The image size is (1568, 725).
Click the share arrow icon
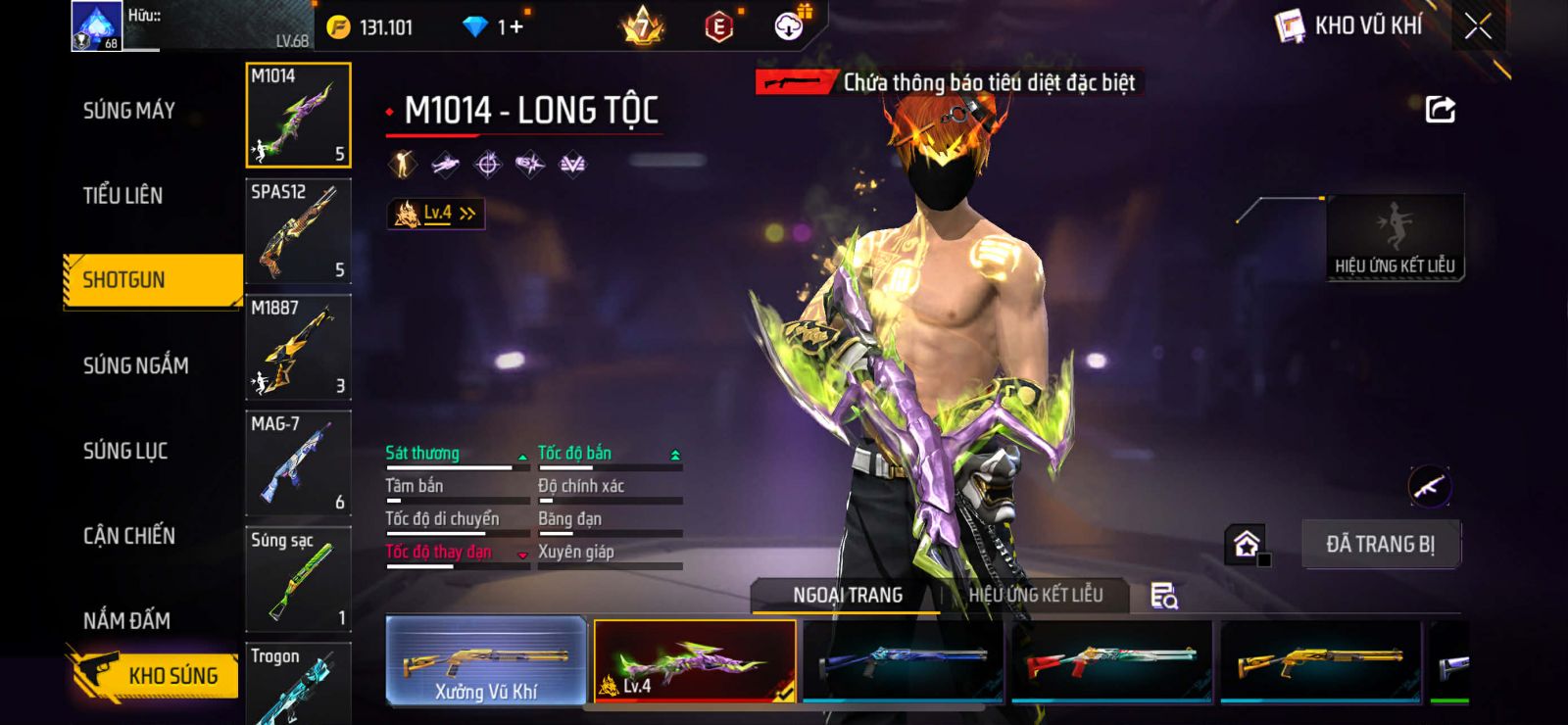(1440, 110)
